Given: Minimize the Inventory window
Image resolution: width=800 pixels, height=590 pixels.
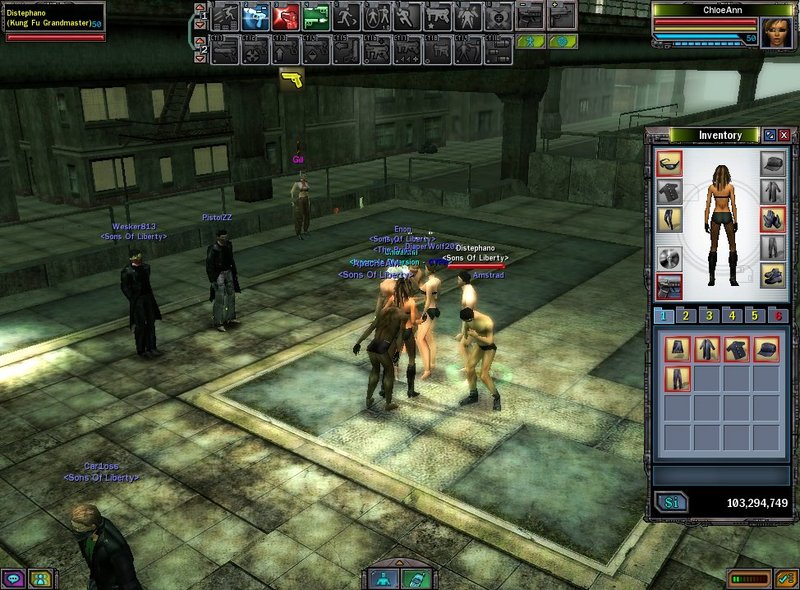Looking at the screenshot, I should point(769,135).
